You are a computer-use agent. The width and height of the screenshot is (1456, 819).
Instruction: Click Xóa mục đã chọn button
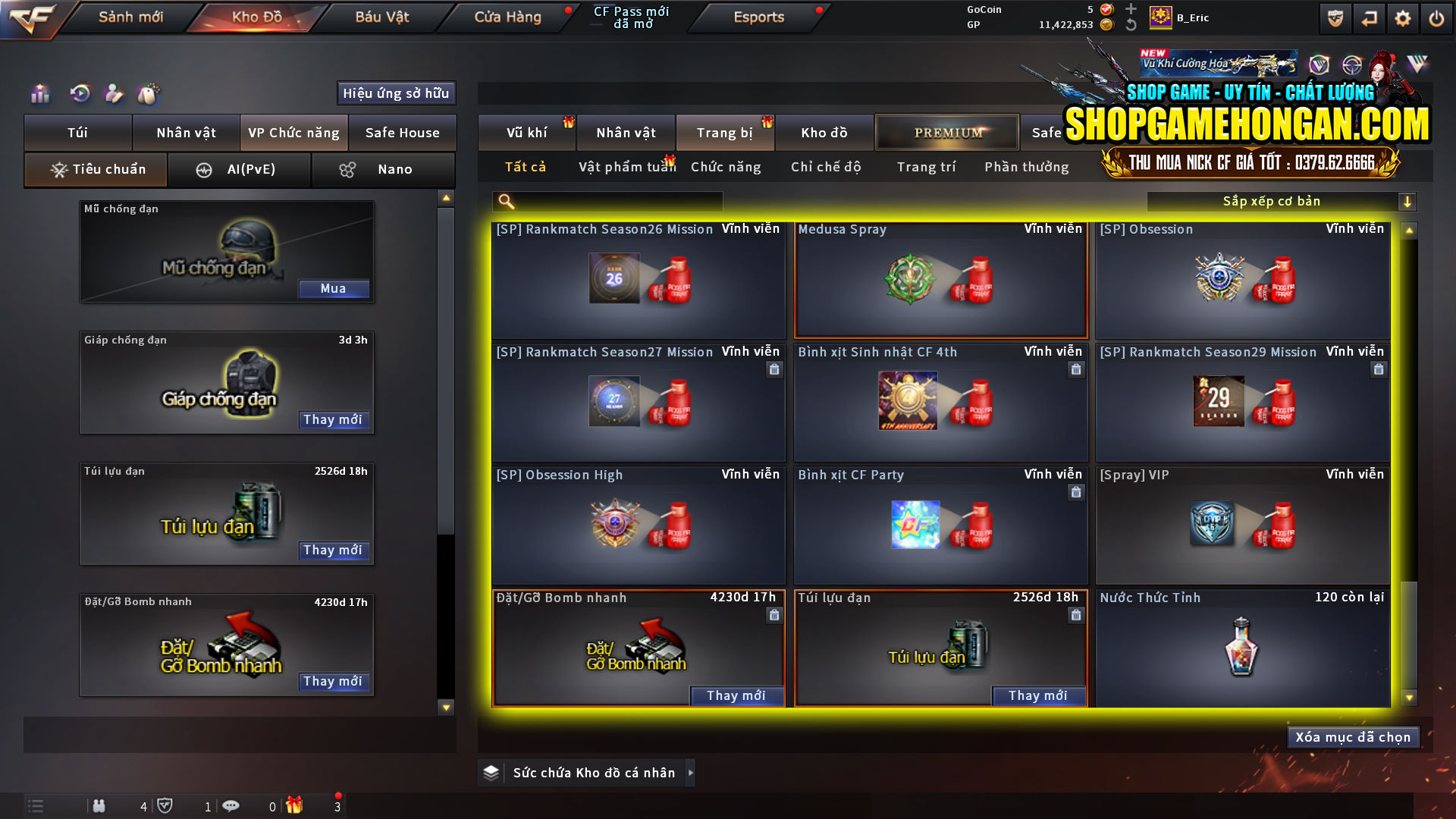(1353, 736)
